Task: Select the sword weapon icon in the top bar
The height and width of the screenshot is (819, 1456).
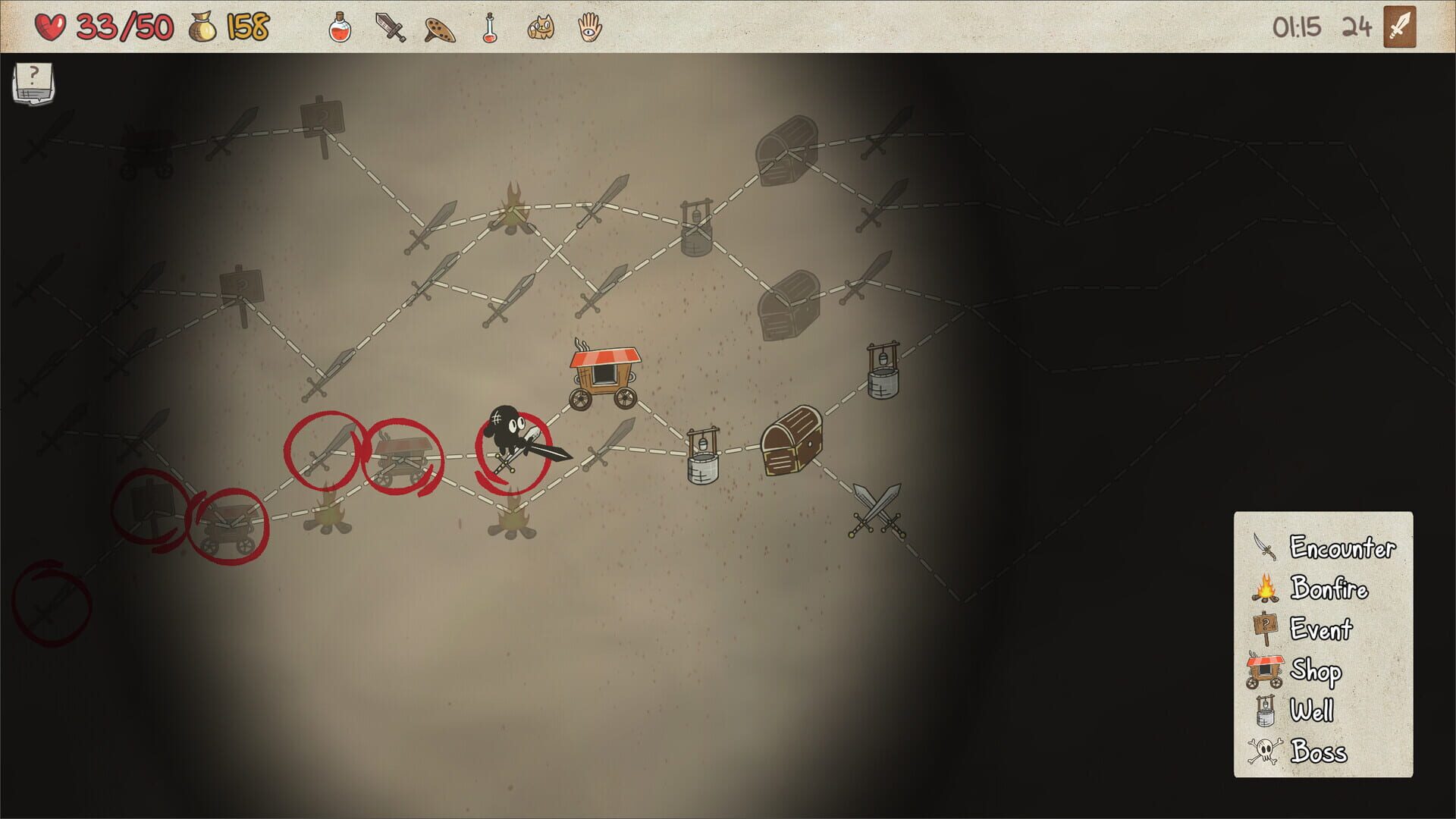Action: click(389, 28)
